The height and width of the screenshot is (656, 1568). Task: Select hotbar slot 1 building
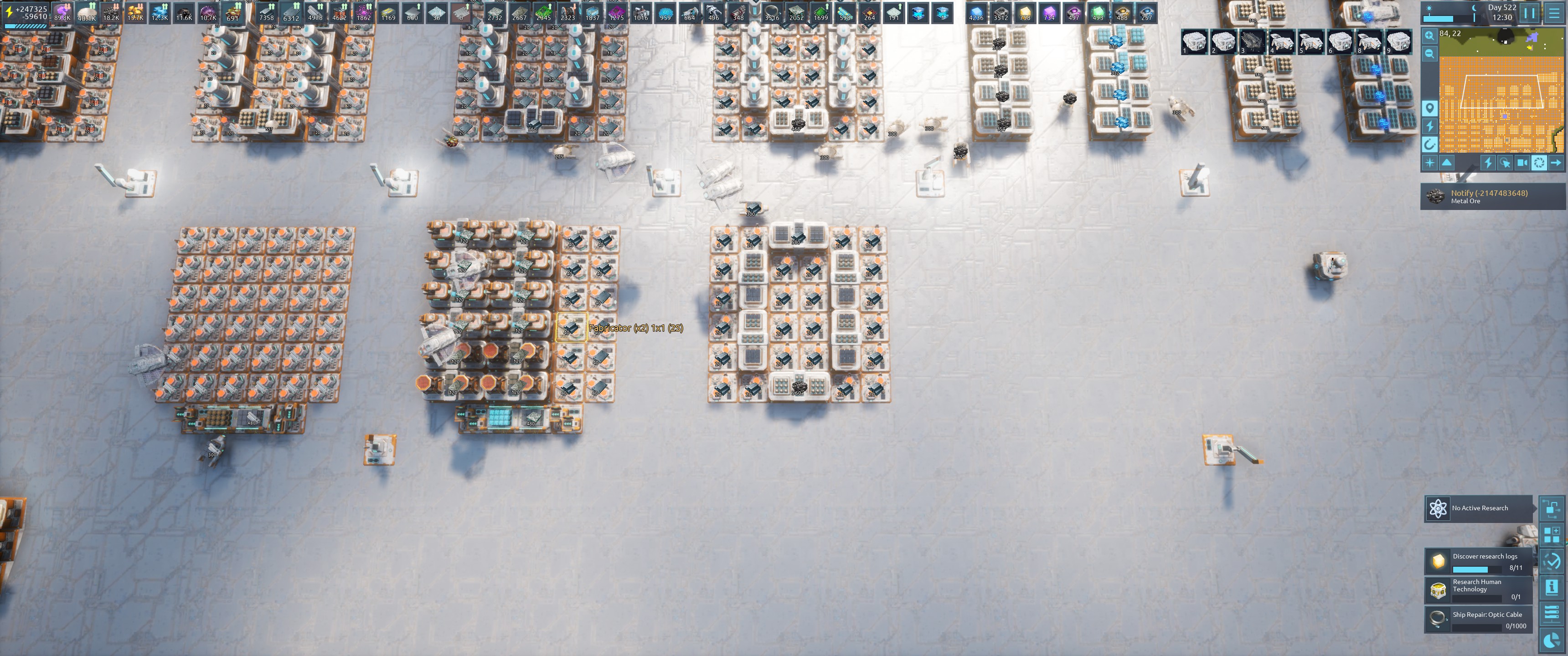[1194, 42]
